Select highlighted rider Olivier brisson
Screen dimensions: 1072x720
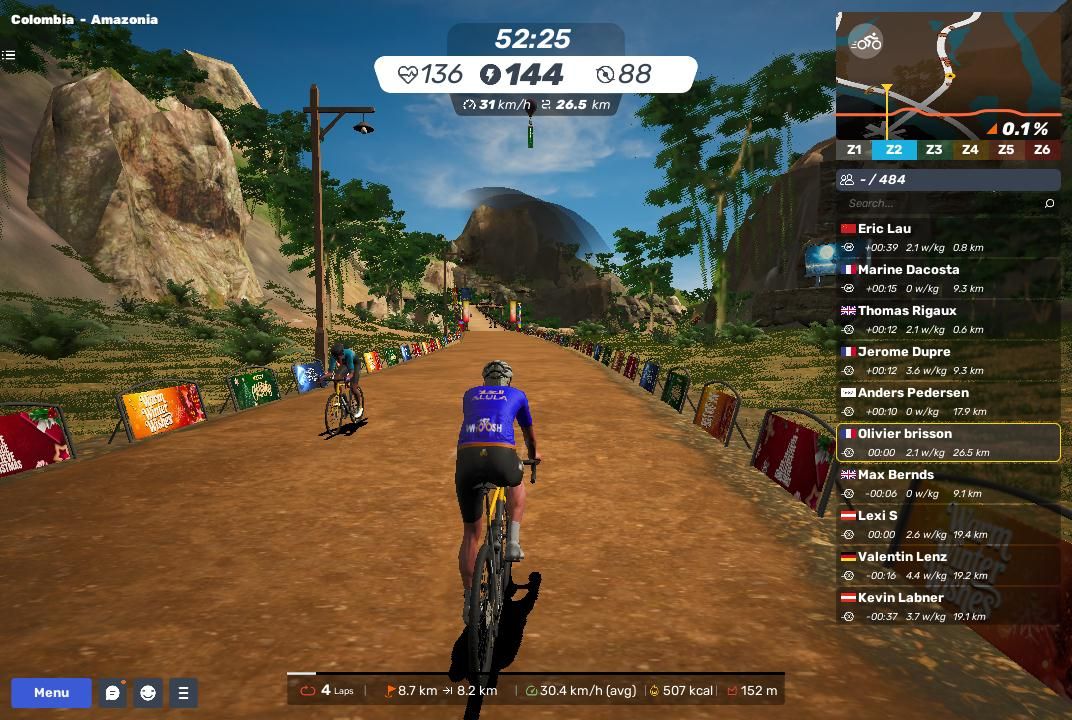tap(948, 442)
